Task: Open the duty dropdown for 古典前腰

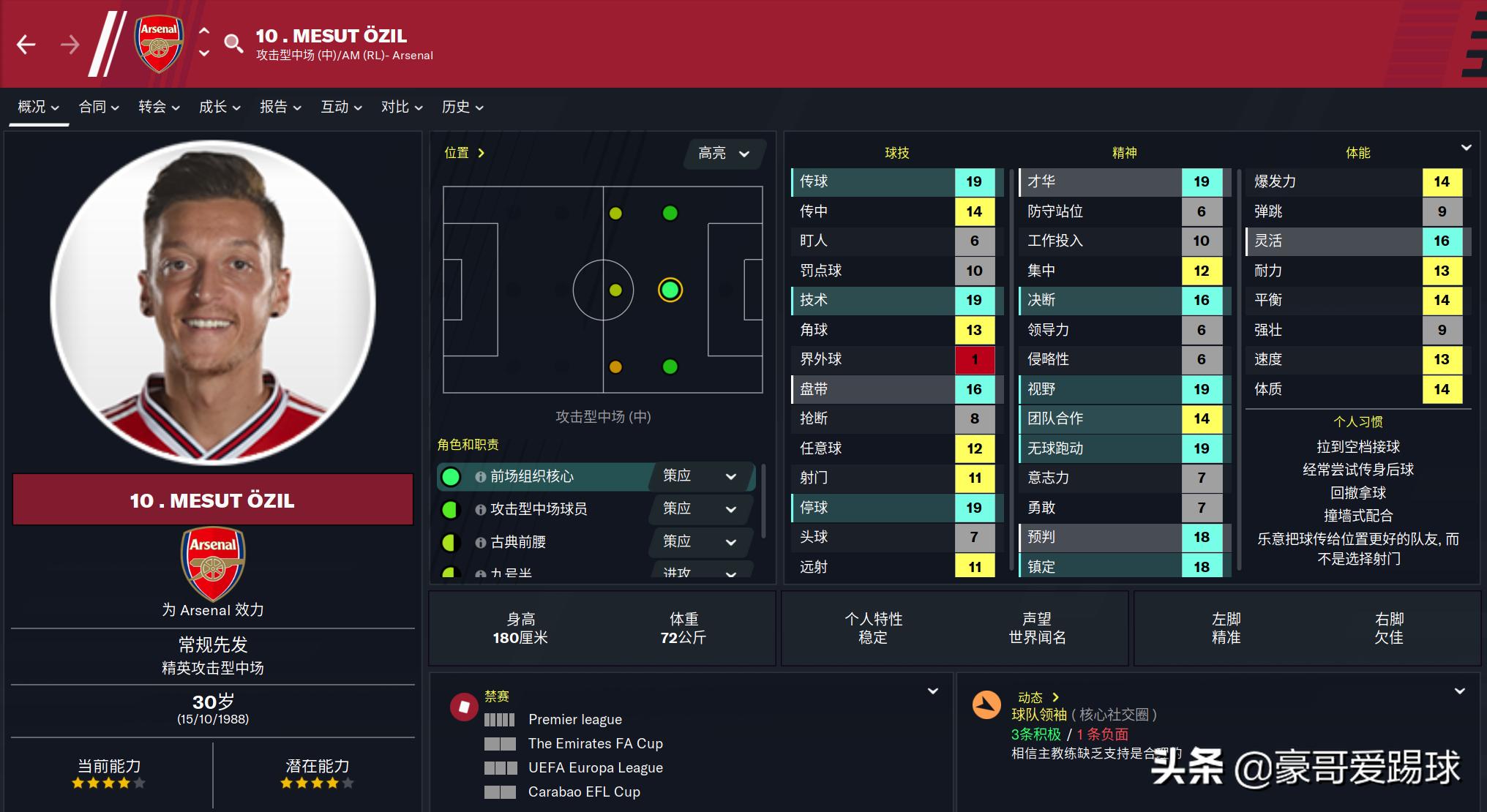Action: [x=700, y=542]
